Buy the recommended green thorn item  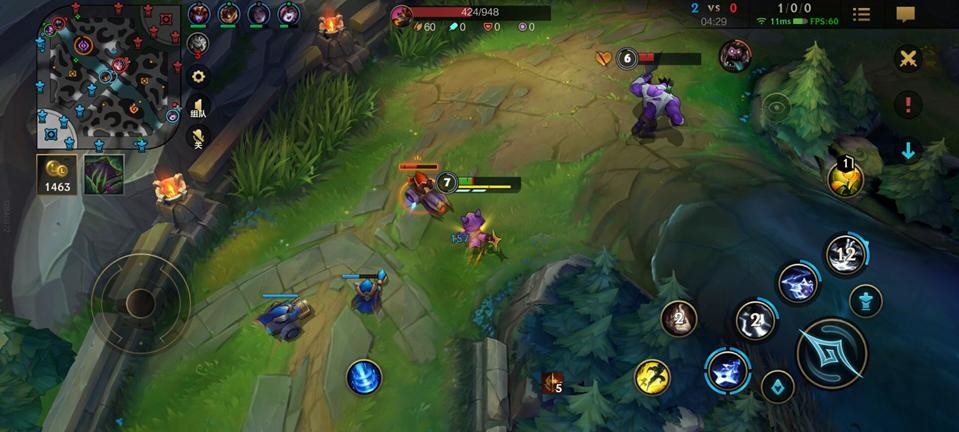(104, 172)
